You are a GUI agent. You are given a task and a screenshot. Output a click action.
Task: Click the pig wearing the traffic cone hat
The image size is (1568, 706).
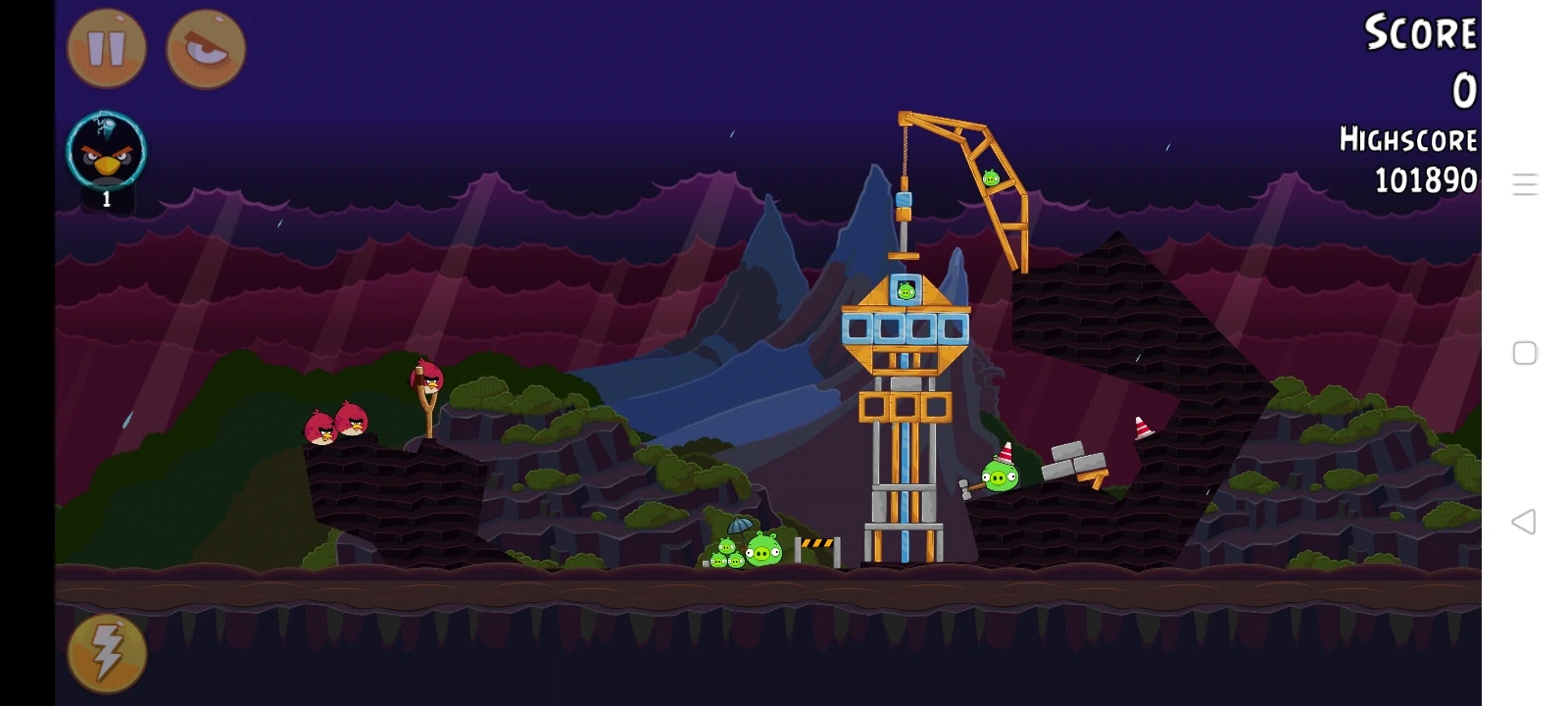1002,474
